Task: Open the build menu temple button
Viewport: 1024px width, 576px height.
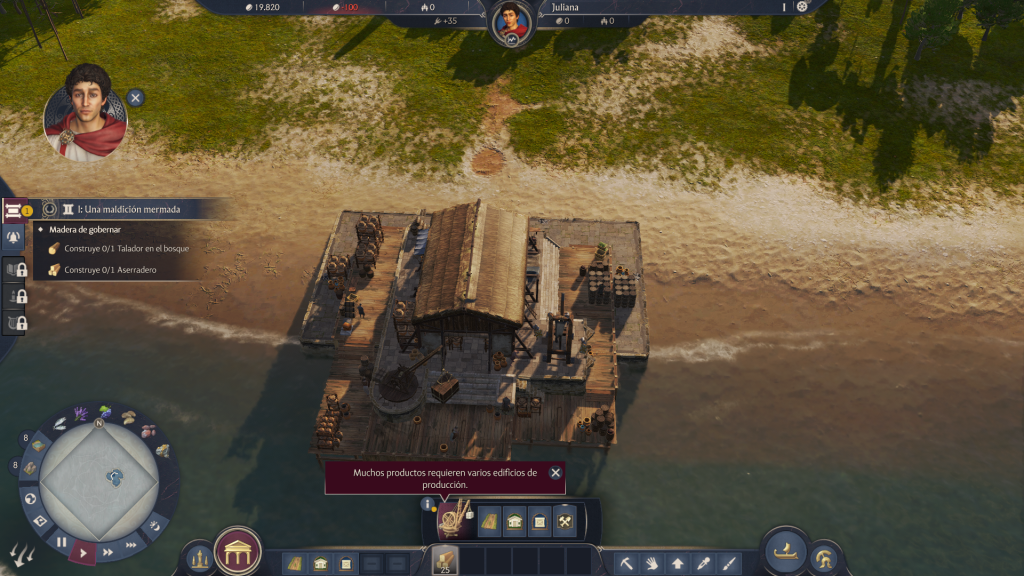Action: tap(238, 551)
